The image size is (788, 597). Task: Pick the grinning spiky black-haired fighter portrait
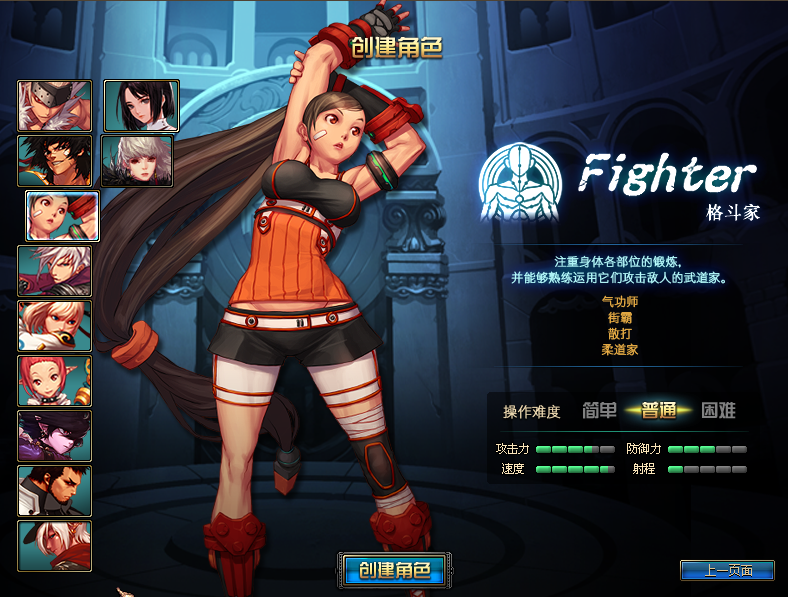(54, 161)
